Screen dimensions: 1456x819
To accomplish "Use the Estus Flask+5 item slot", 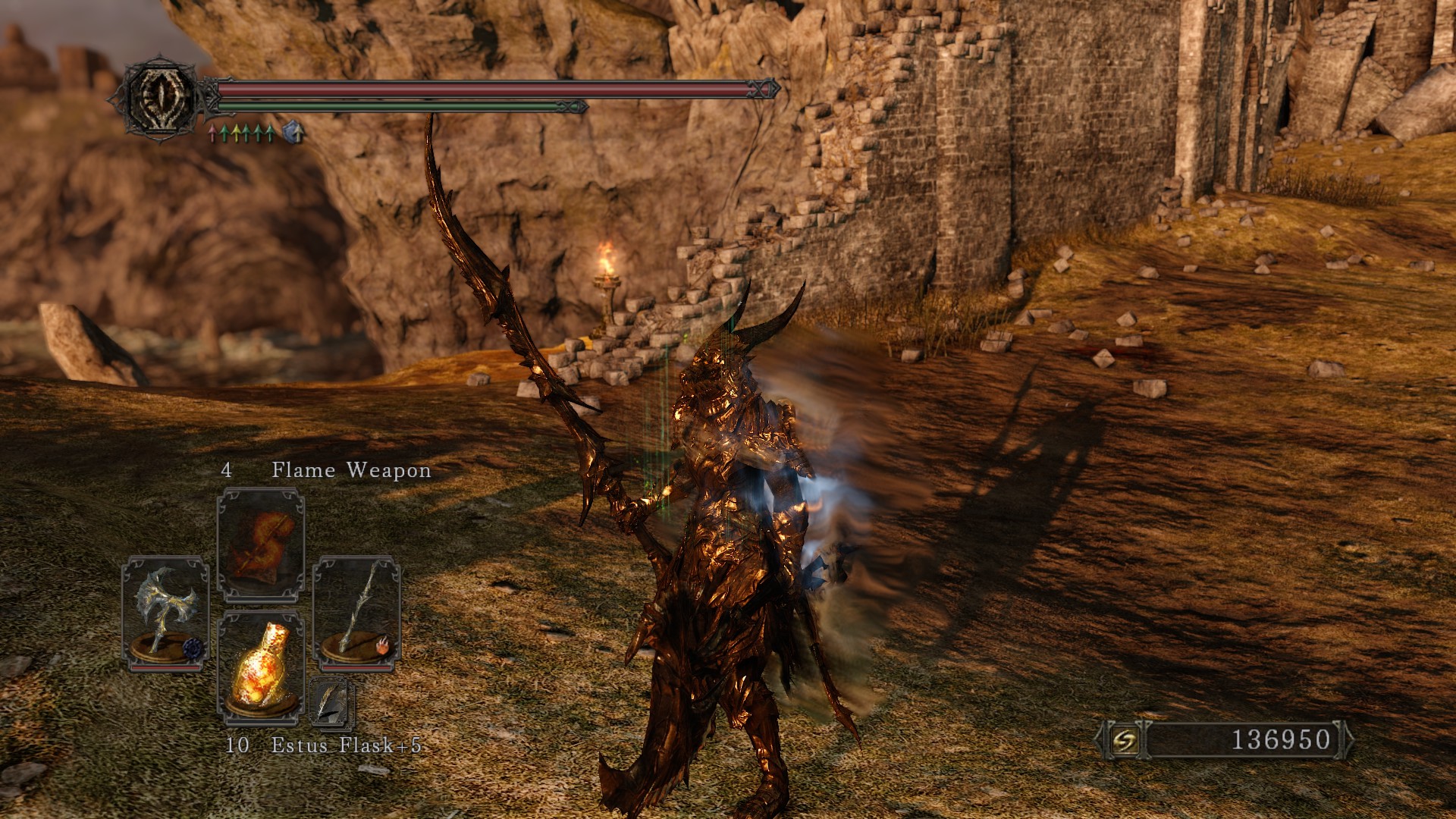I will [261, 666].
